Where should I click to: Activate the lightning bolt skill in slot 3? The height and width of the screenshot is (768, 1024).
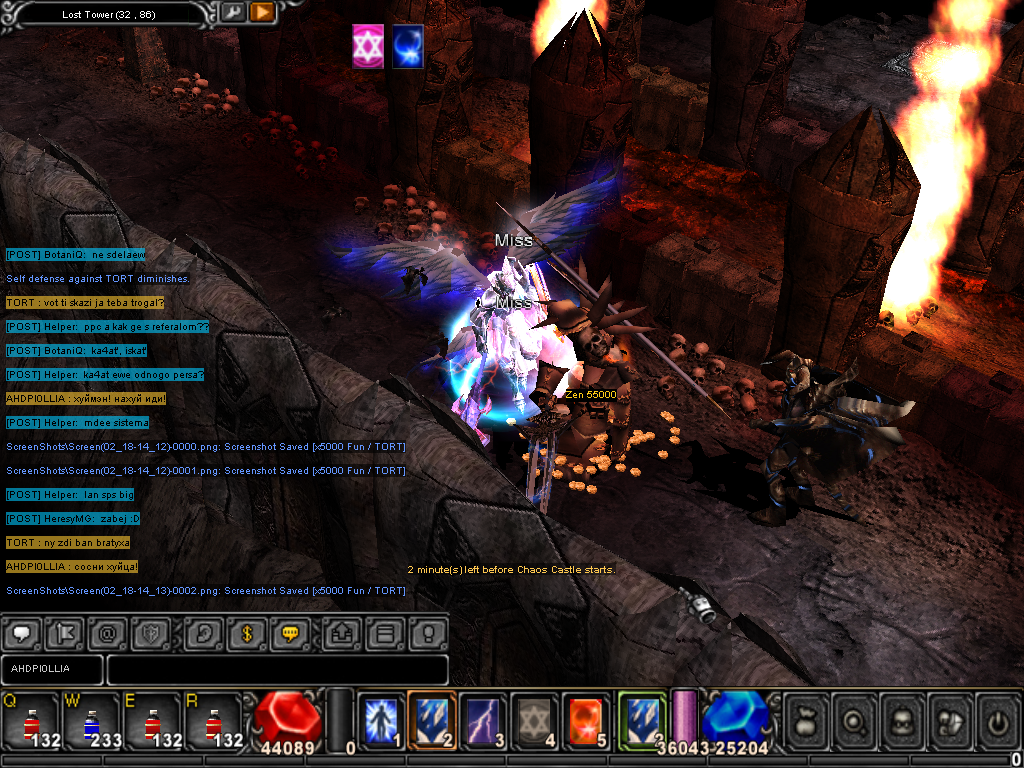pyautogui.click(x=484, y=718)
